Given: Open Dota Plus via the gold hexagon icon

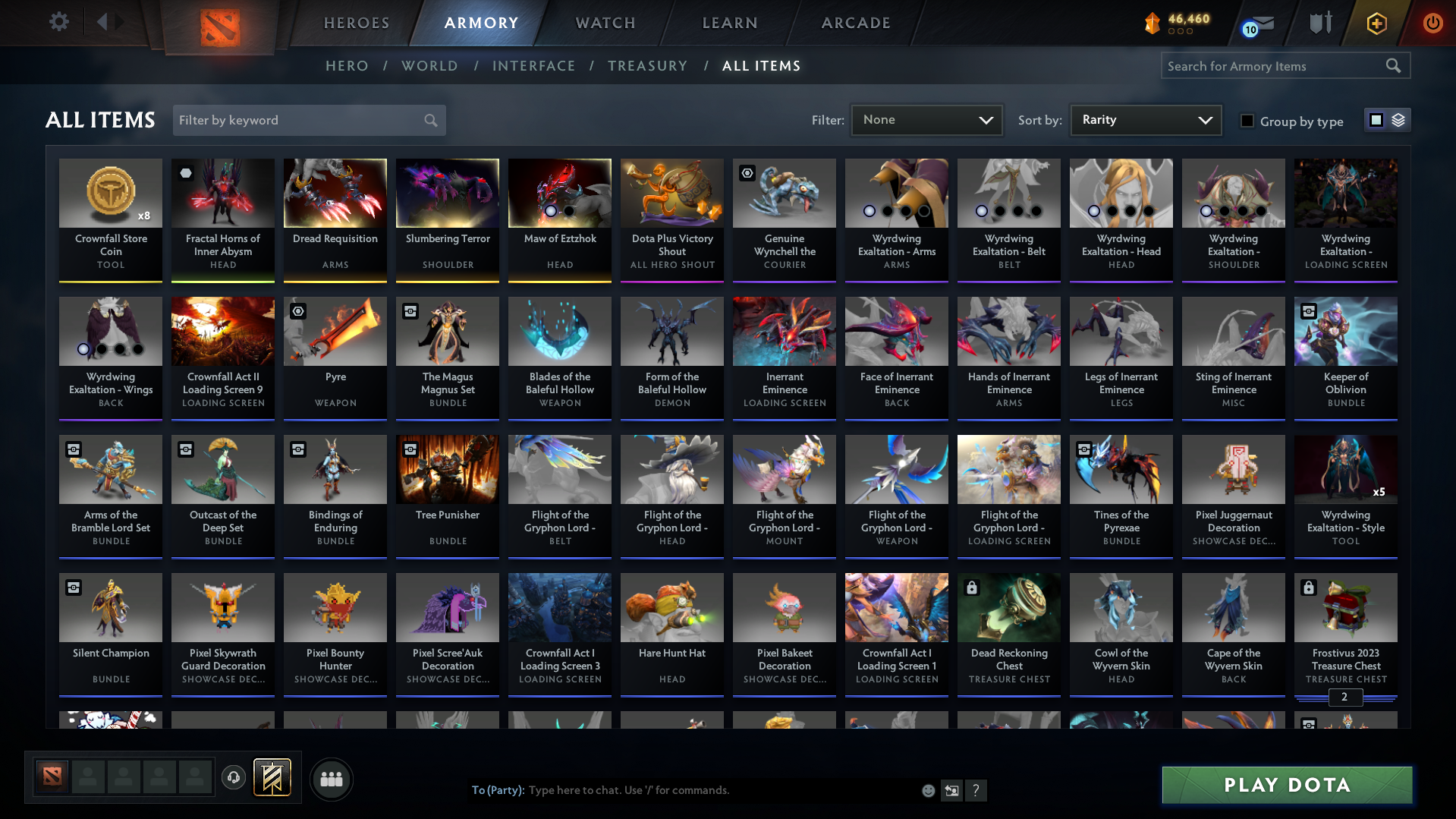Looking at the screenshot, I should click(x=1376, y=24).
